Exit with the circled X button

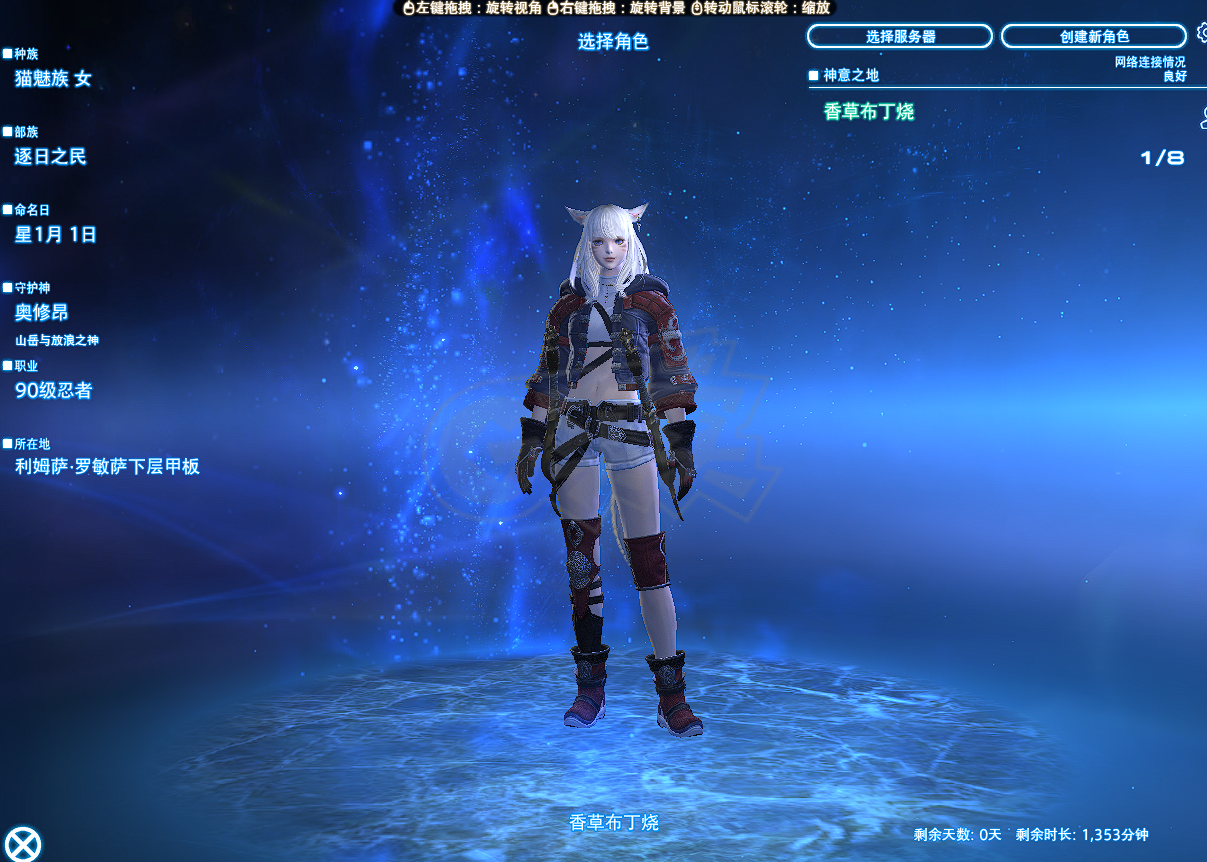coord(23,843)
